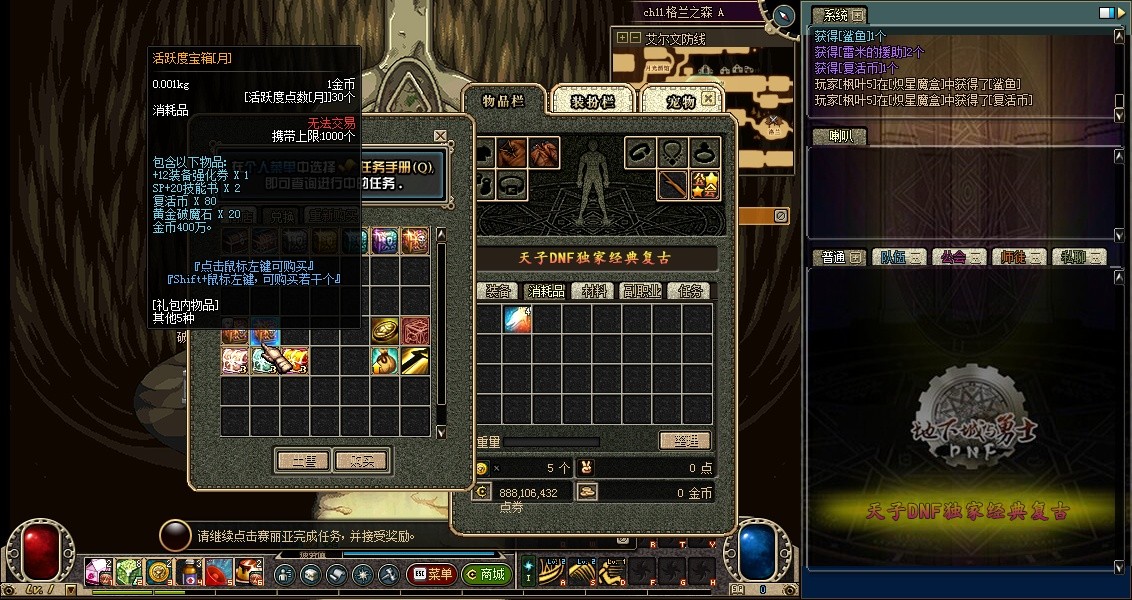Click the 整理 sort button in inventory

685,441
